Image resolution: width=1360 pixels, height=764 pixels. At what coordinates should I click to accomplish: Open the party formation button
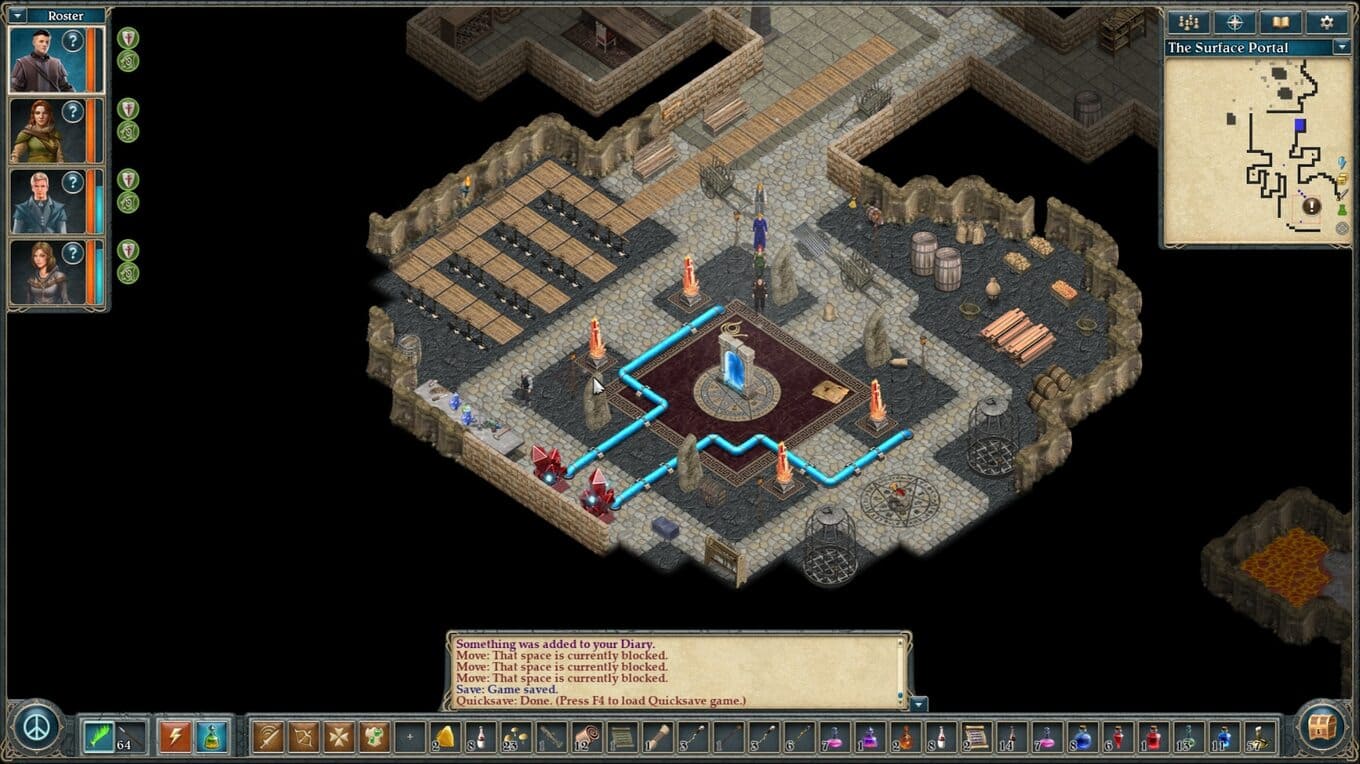point(1189,22)
